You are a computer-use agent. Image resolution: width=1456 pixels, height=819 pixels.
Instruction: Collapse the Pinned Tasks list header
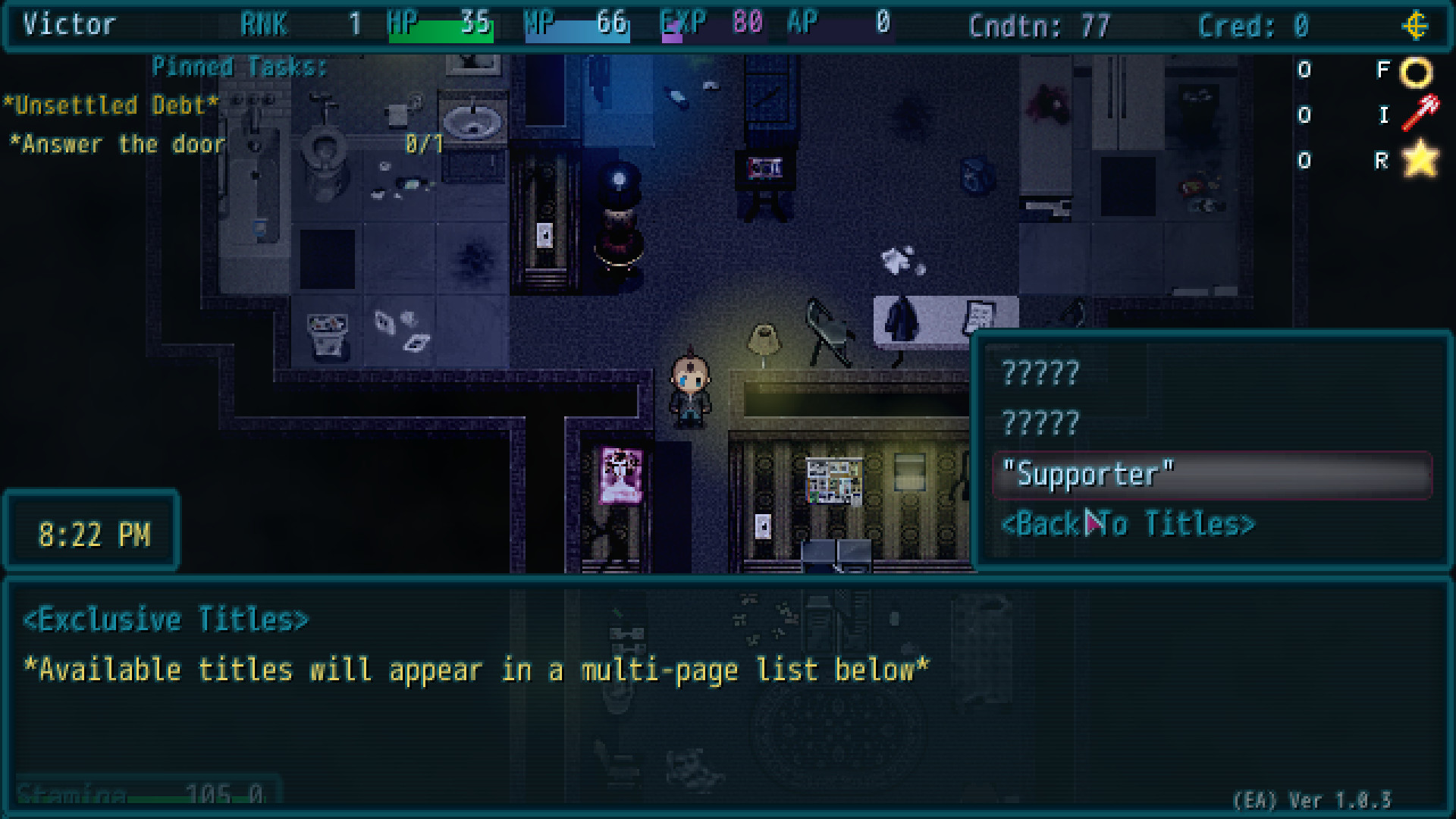tap(240, 67)
